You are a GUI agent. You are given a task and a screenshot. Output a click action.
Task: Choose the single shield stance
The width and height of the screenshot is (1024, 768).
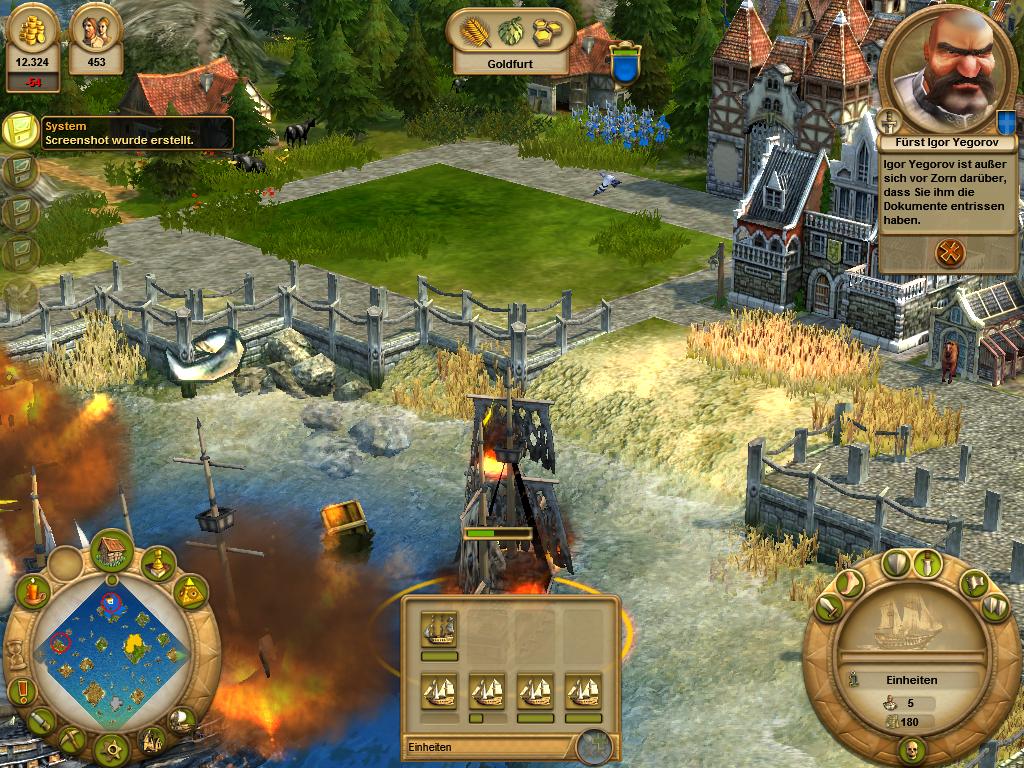point(896,564)
